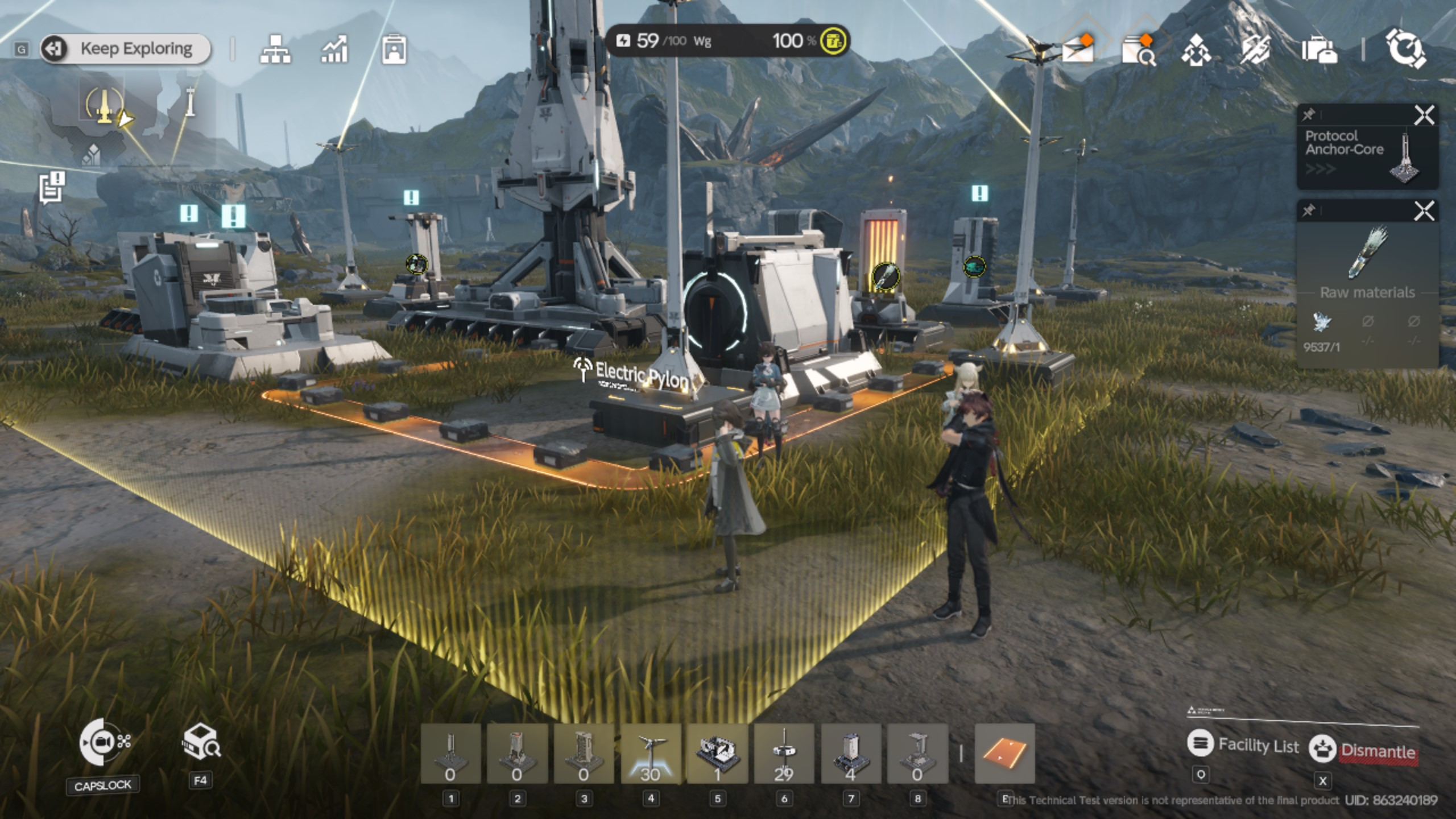1456x819 pixels.
Task: Open the mail envelope icon
Action: [1078, 49]
